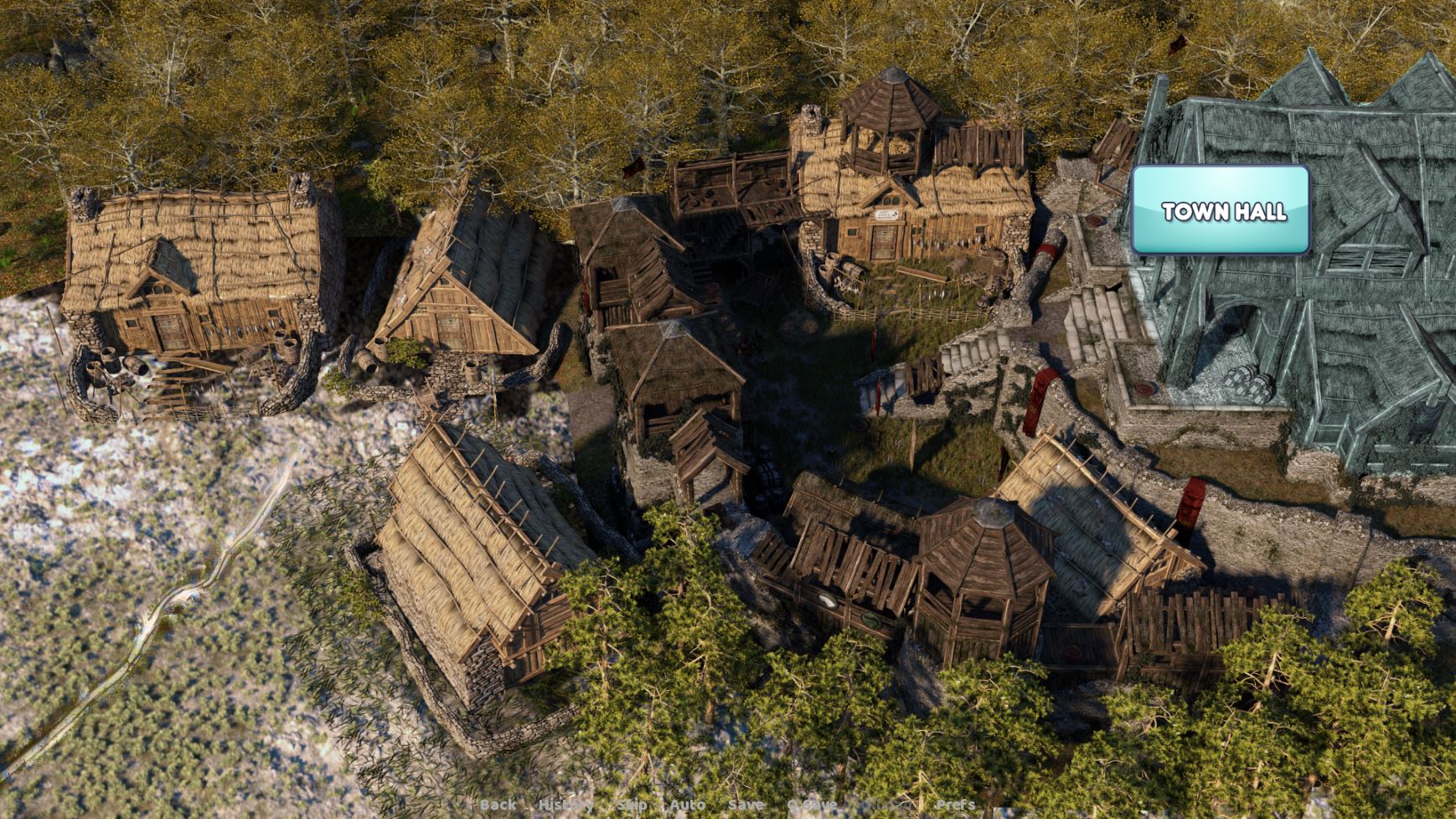Perform a quick save with Q.Save
Viewport: 1456px width, 819px height.
812,805
